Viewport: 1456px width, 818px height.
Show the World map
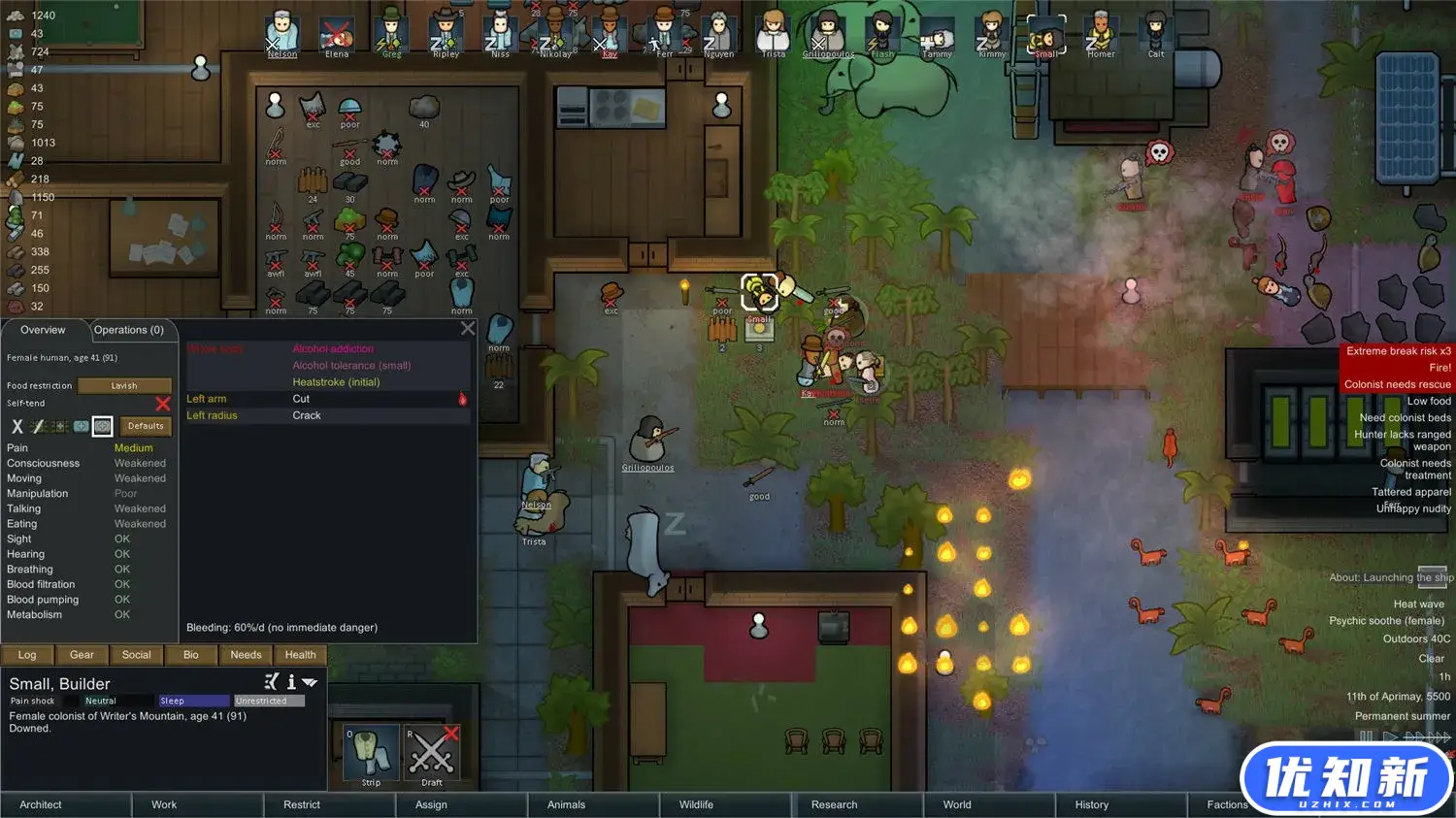957,804
